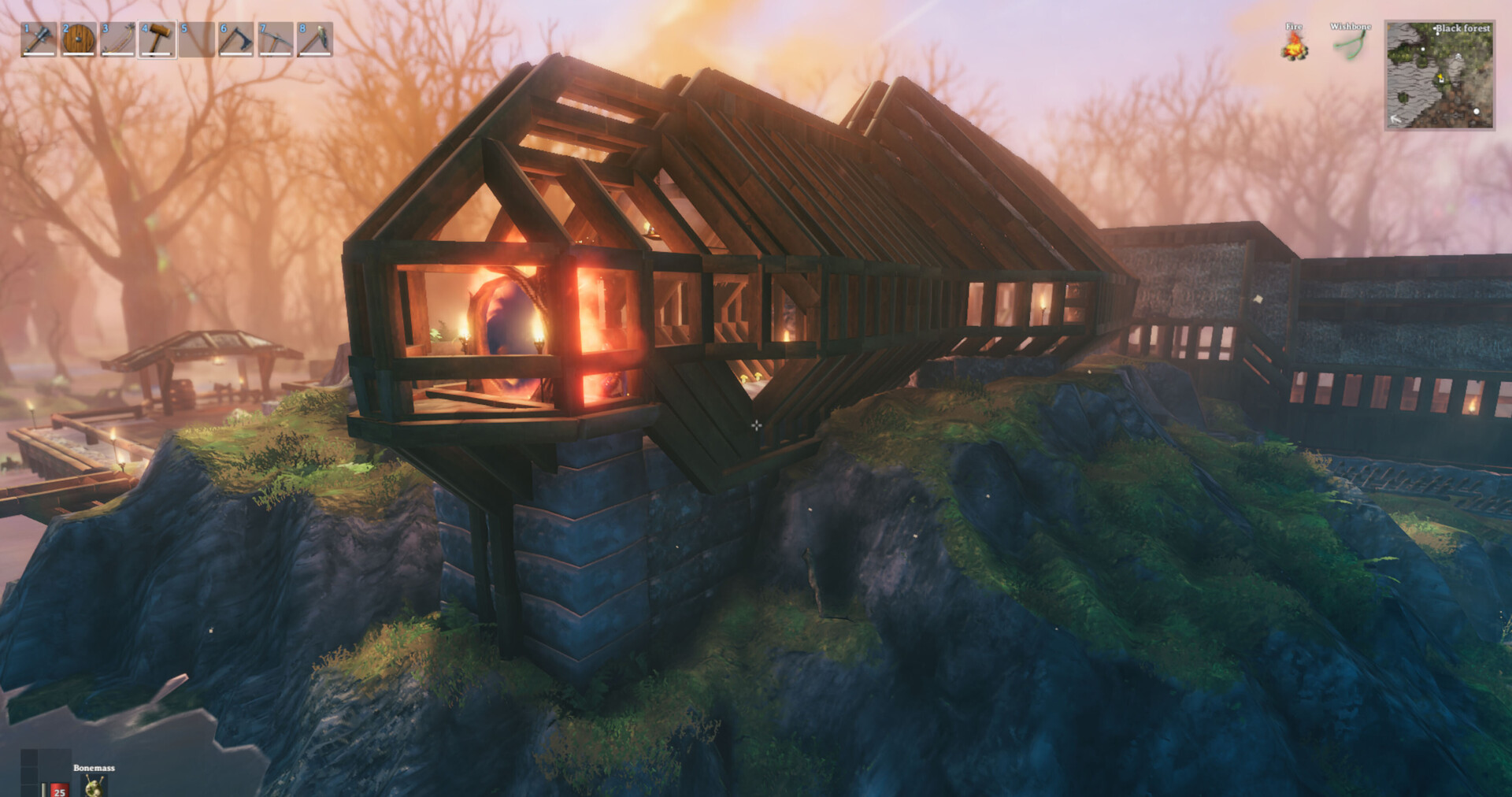Click the compass arrow in the minimap corner
The image size is (1512, 797).
[x=1395, y=119]
